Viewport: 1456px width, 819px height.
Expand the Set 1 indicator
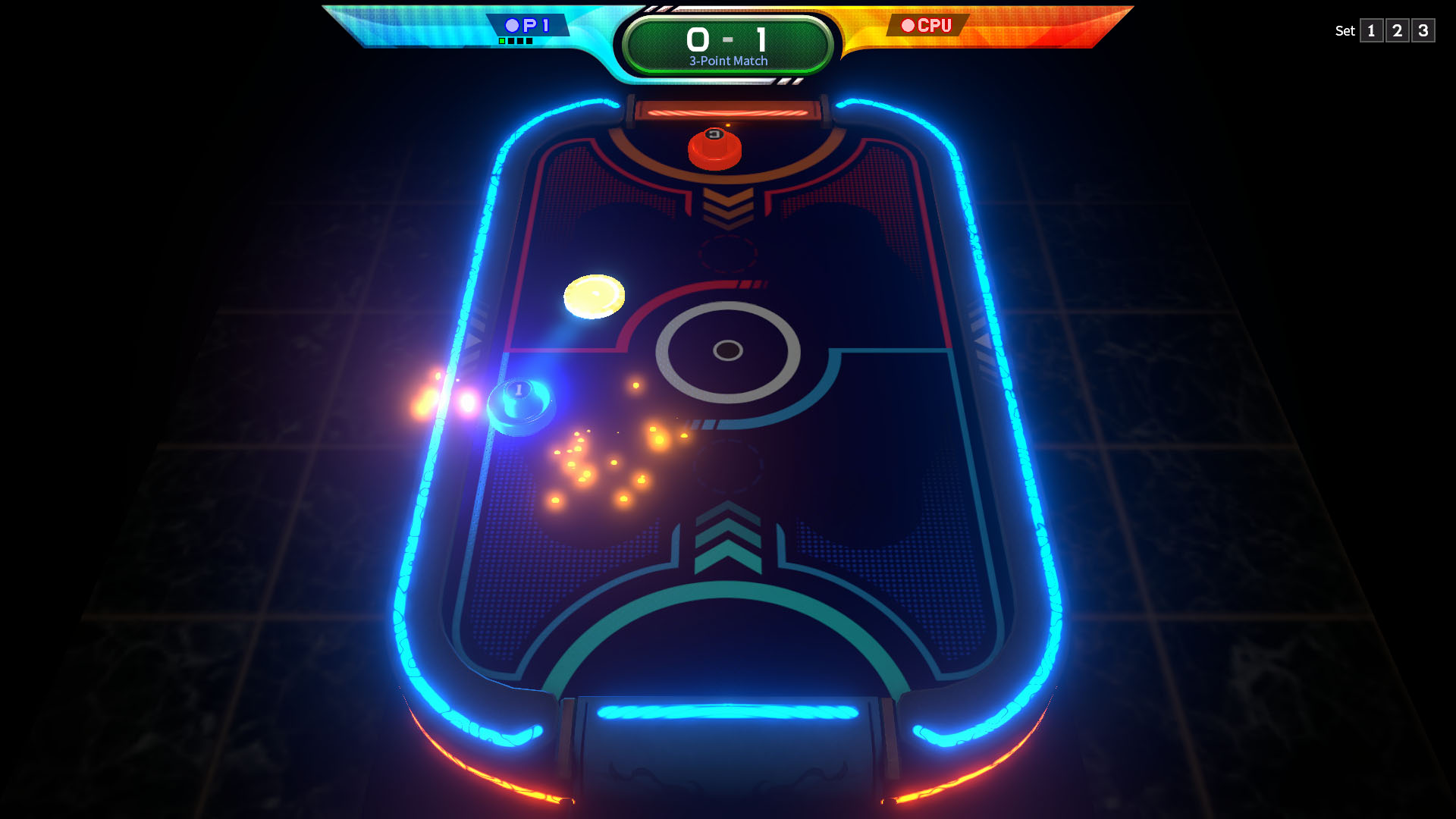point(1371,31)
